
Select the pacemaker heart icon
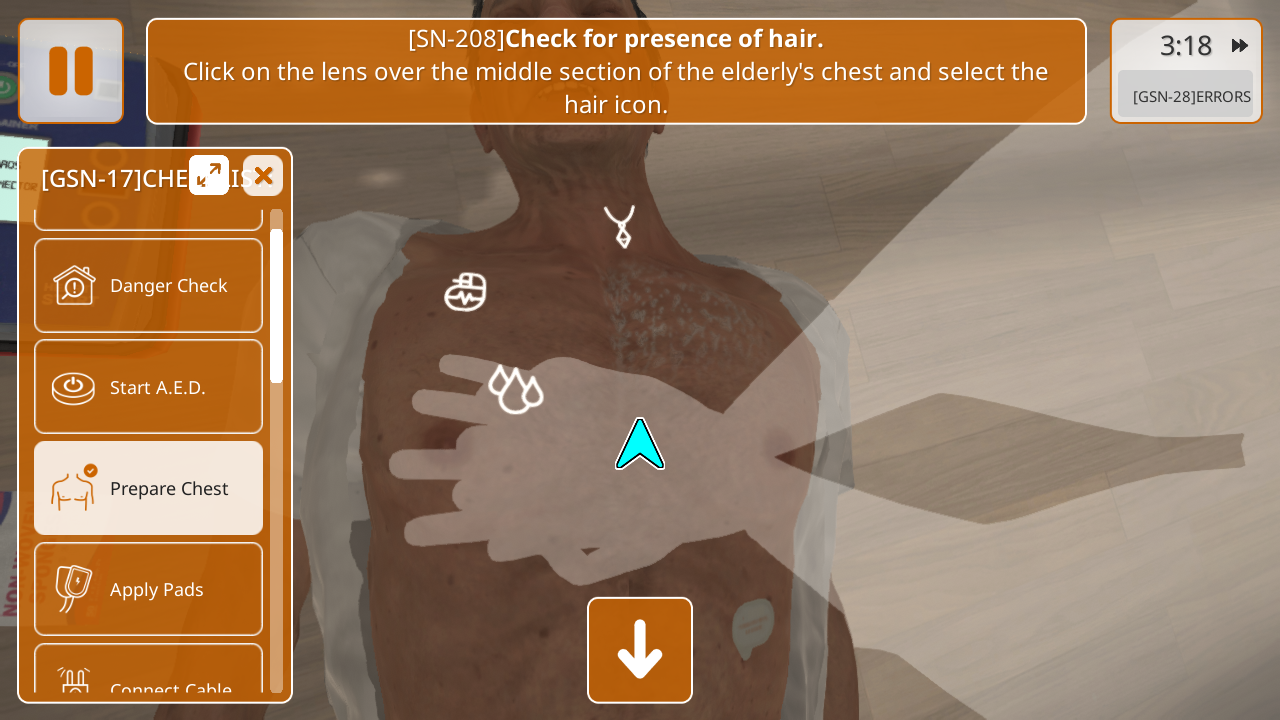point(465,292)
